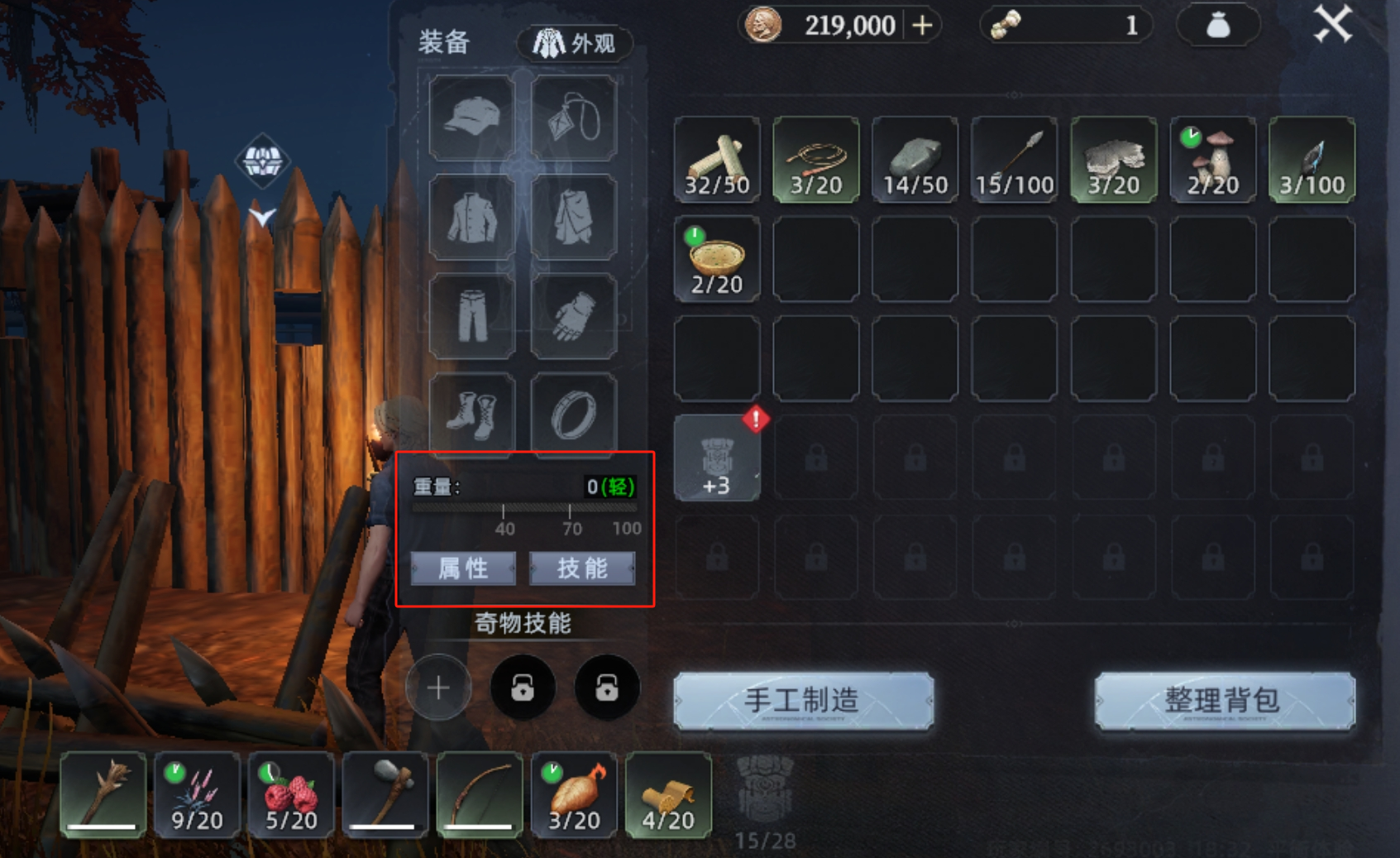Select the spear arrows stack 15/100
Screen dimensions: 1400x858
1015,160
